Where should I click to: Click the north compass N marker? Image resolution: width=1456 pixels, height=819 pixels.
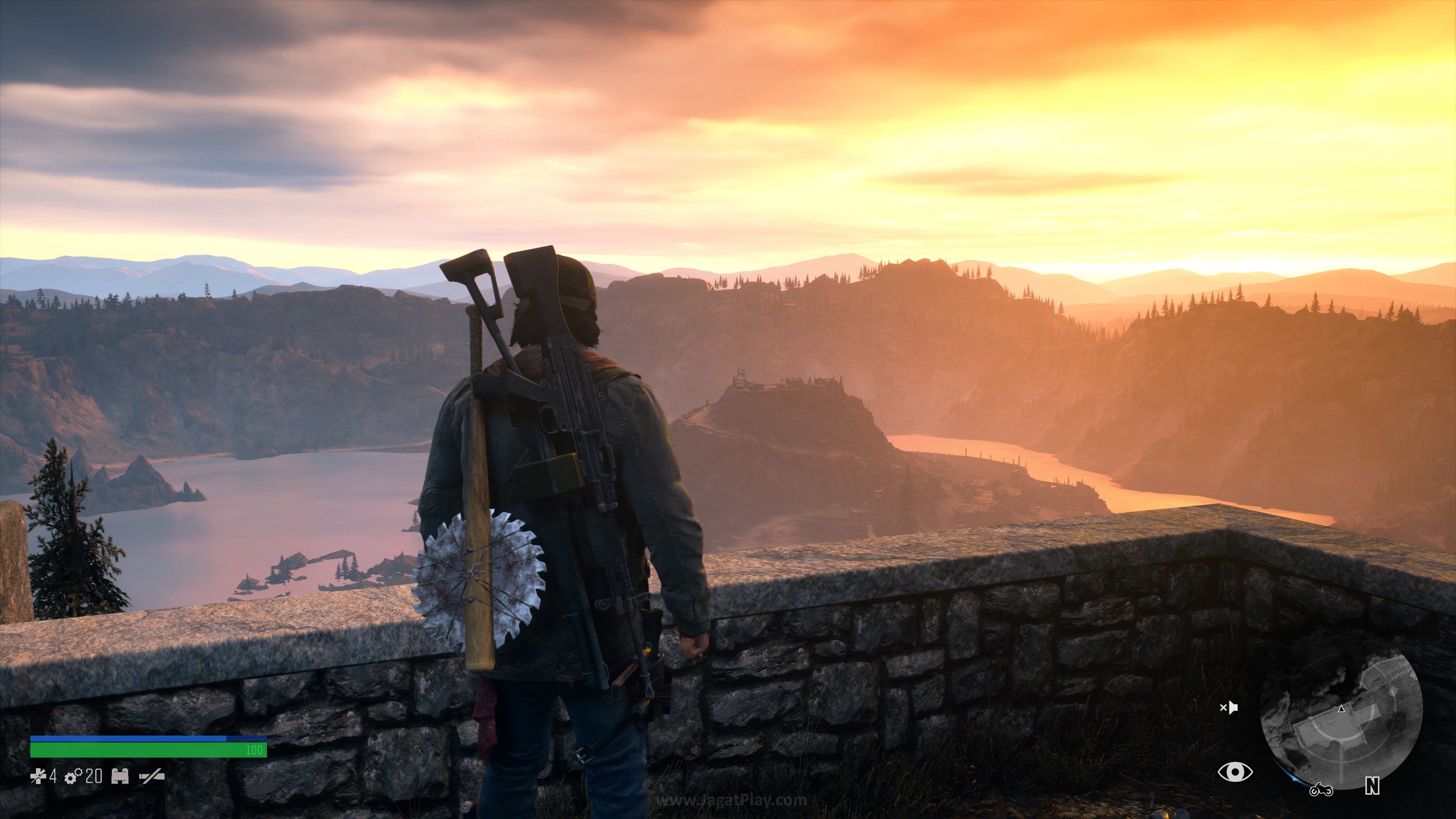point(1372,786)
